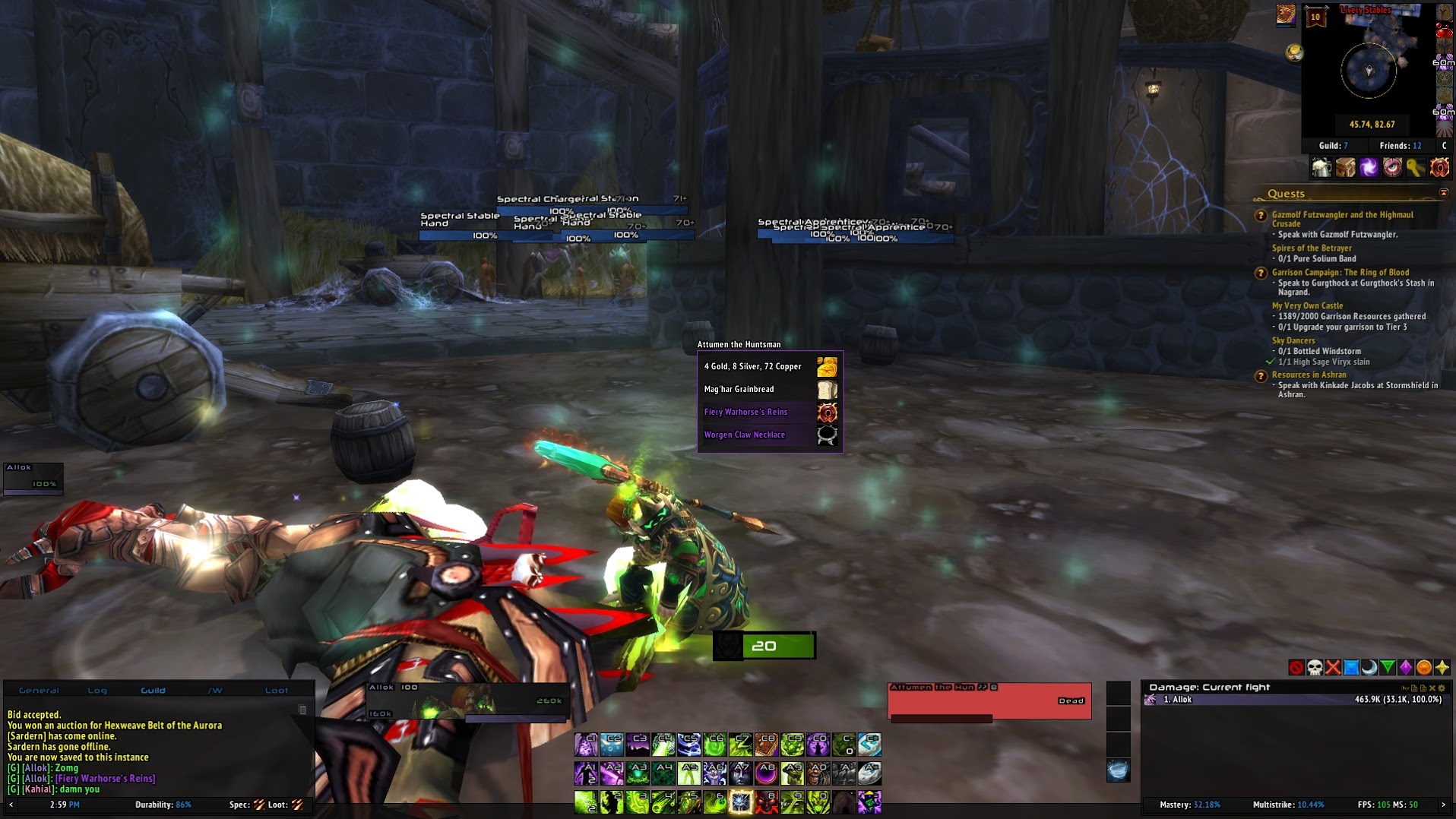Image resolution: width=1456 pixels, height=819 pixels.
Task: Show the Loot chat tab
Action: coord(277,691)
